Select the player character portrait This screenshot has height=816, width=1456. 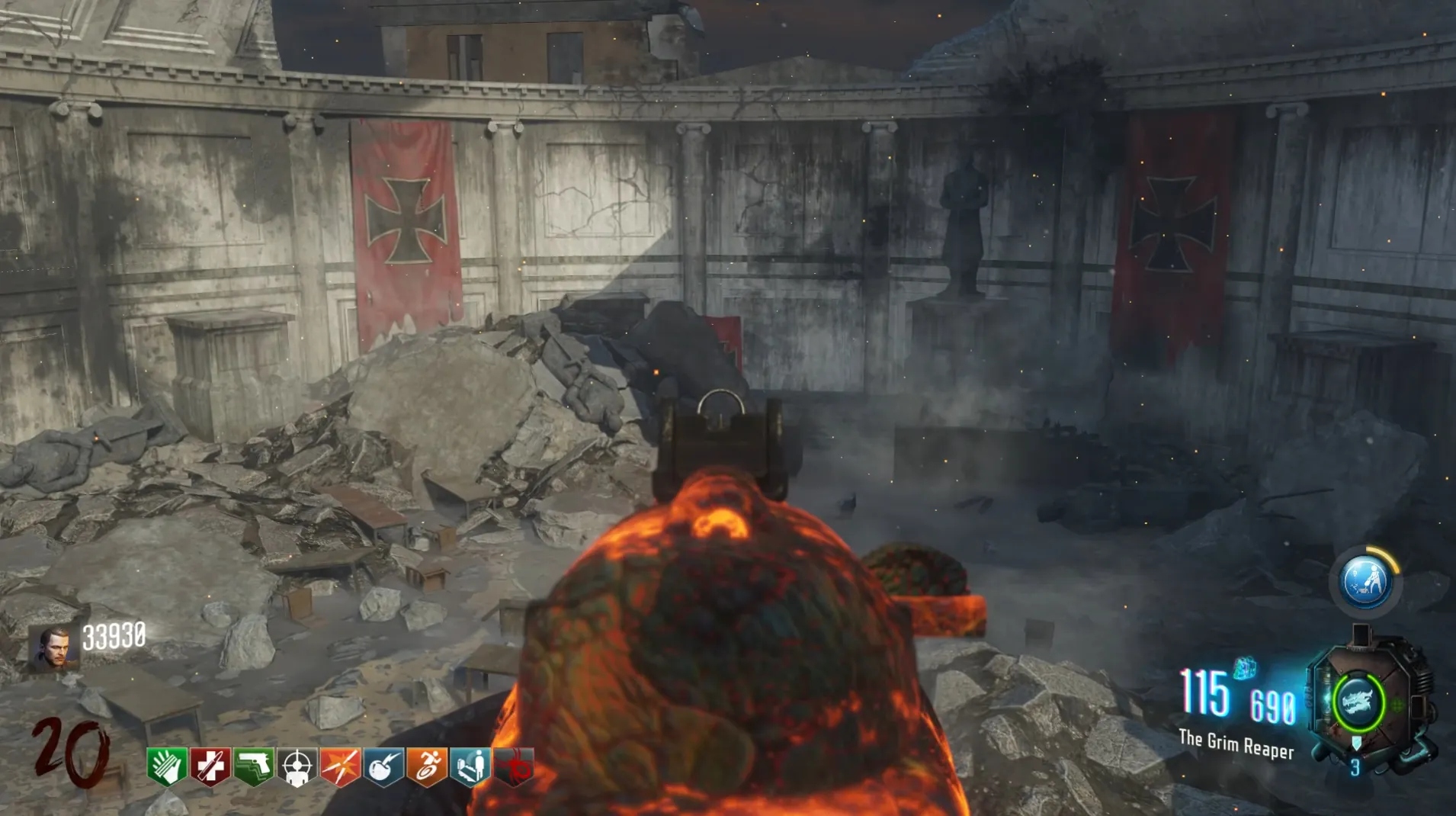(53, 647)
